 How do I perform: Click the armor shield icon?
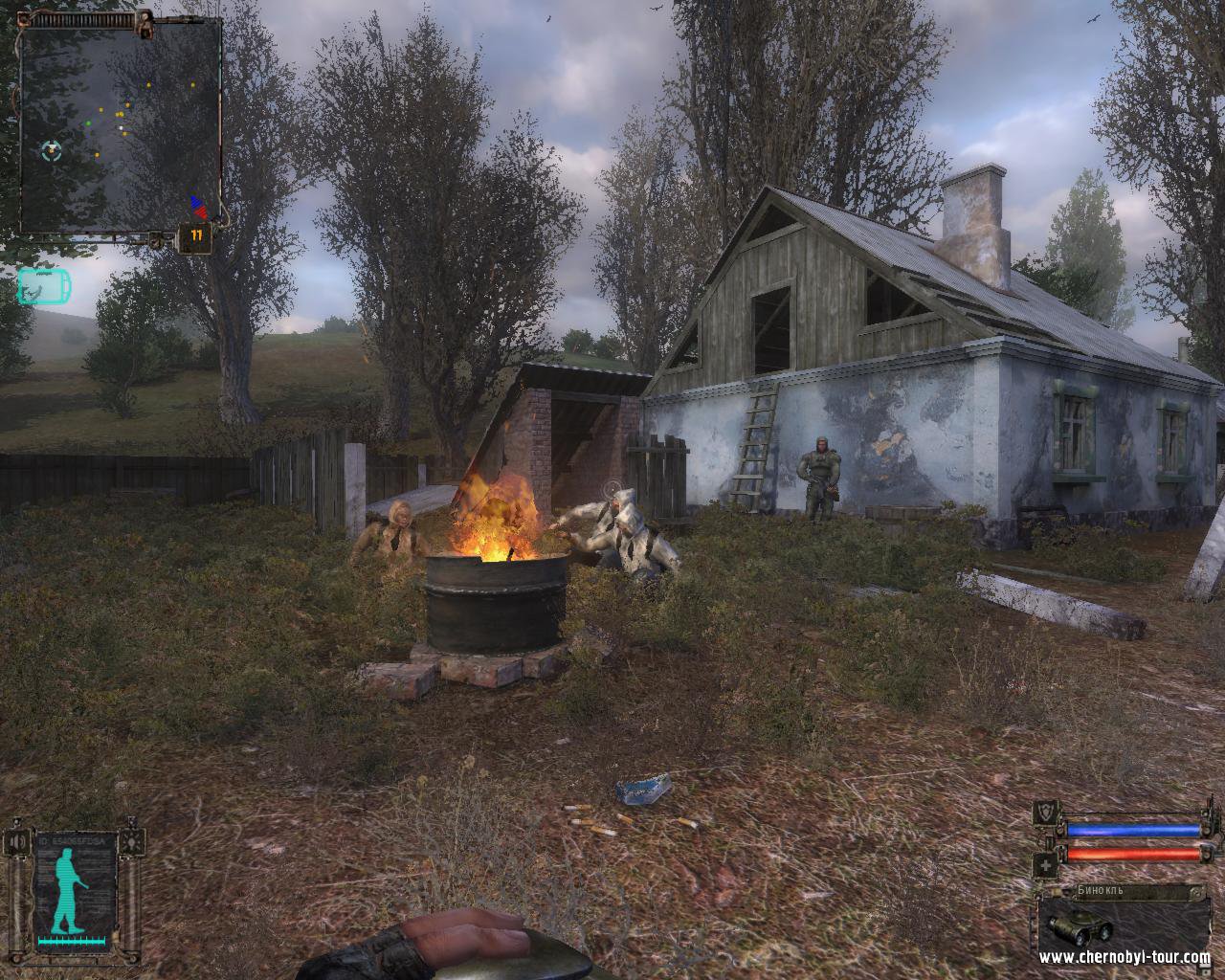[x=1046, y=811]
